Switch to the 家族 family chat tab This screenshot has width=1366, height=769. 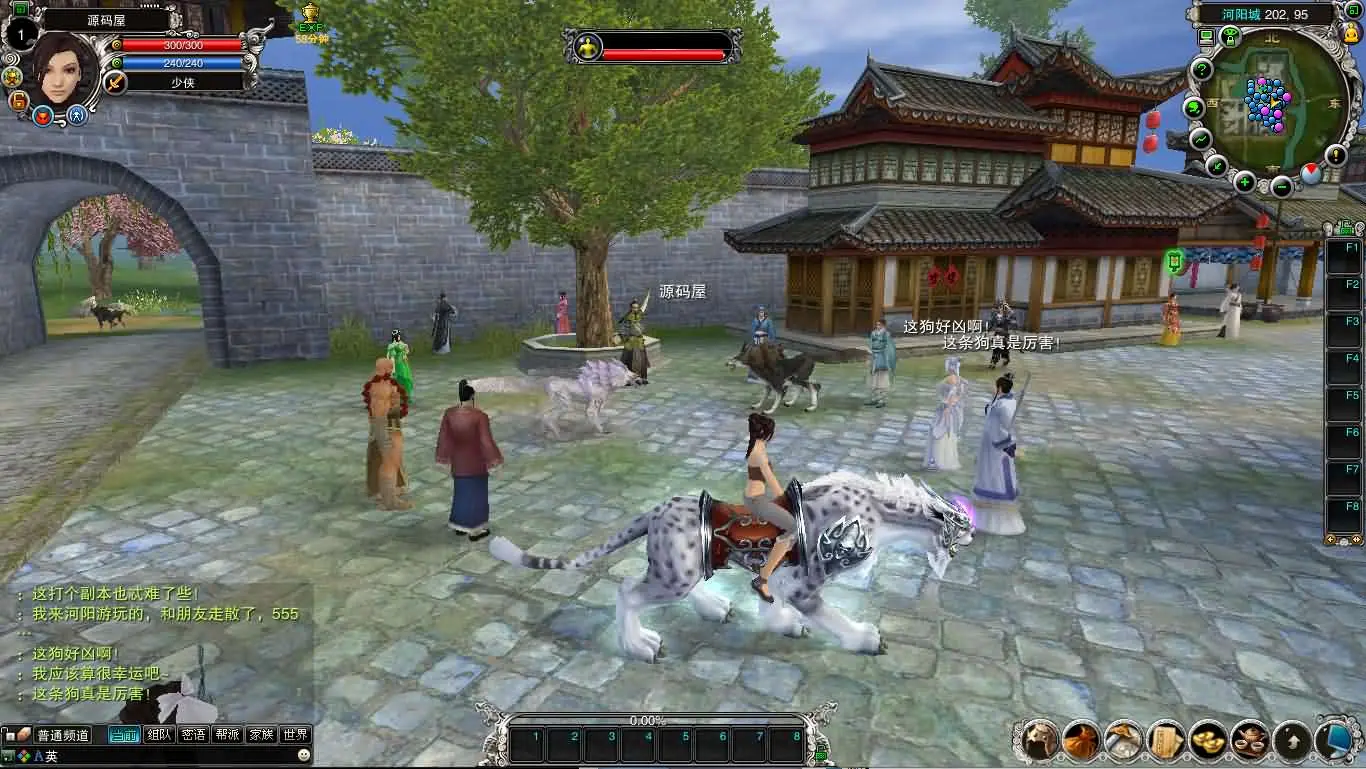pyautogui.click(x=261, y=735)
